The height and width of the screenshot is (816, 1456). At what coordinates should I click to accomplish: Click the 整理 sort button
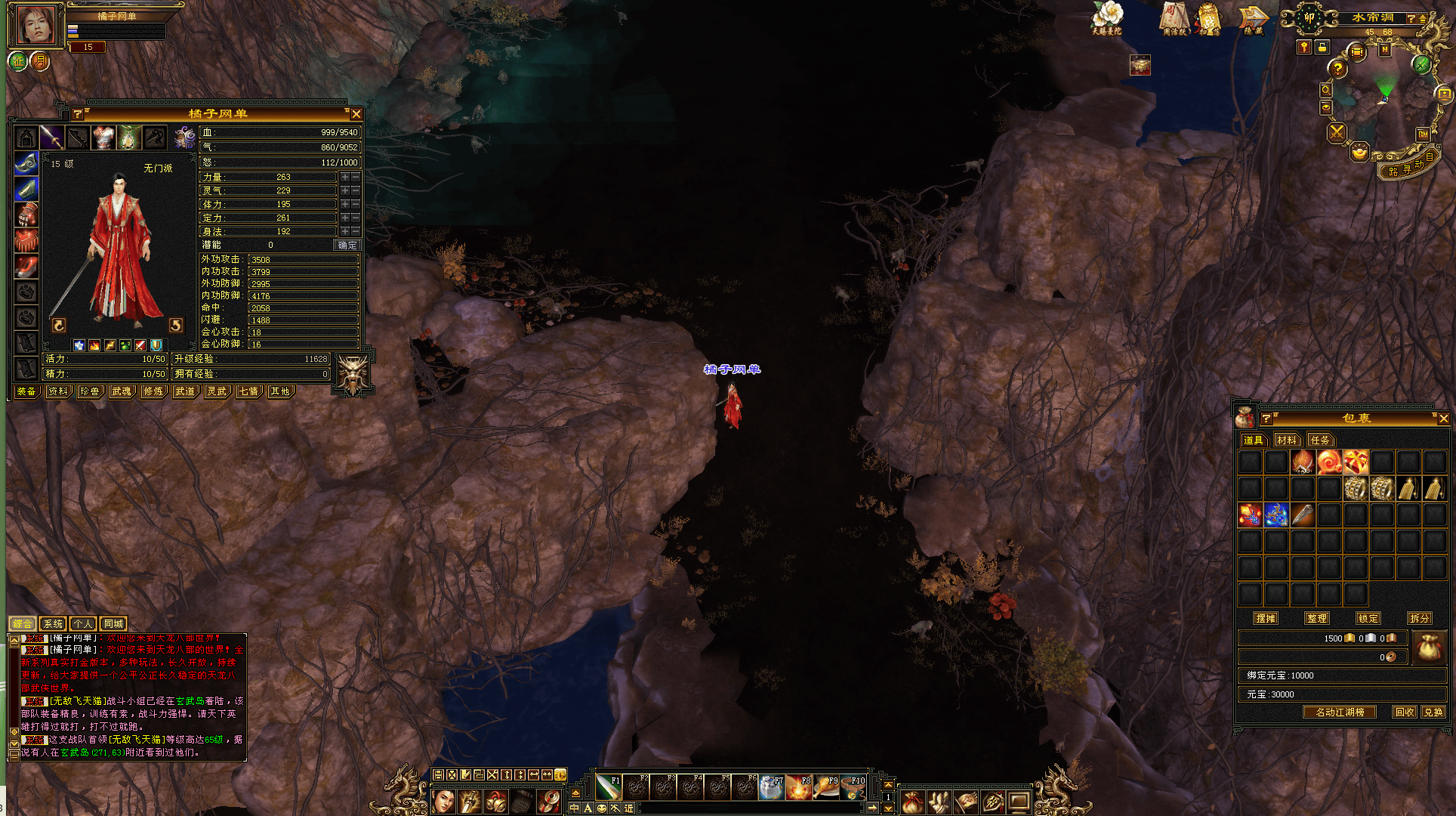coord(1316,618)
